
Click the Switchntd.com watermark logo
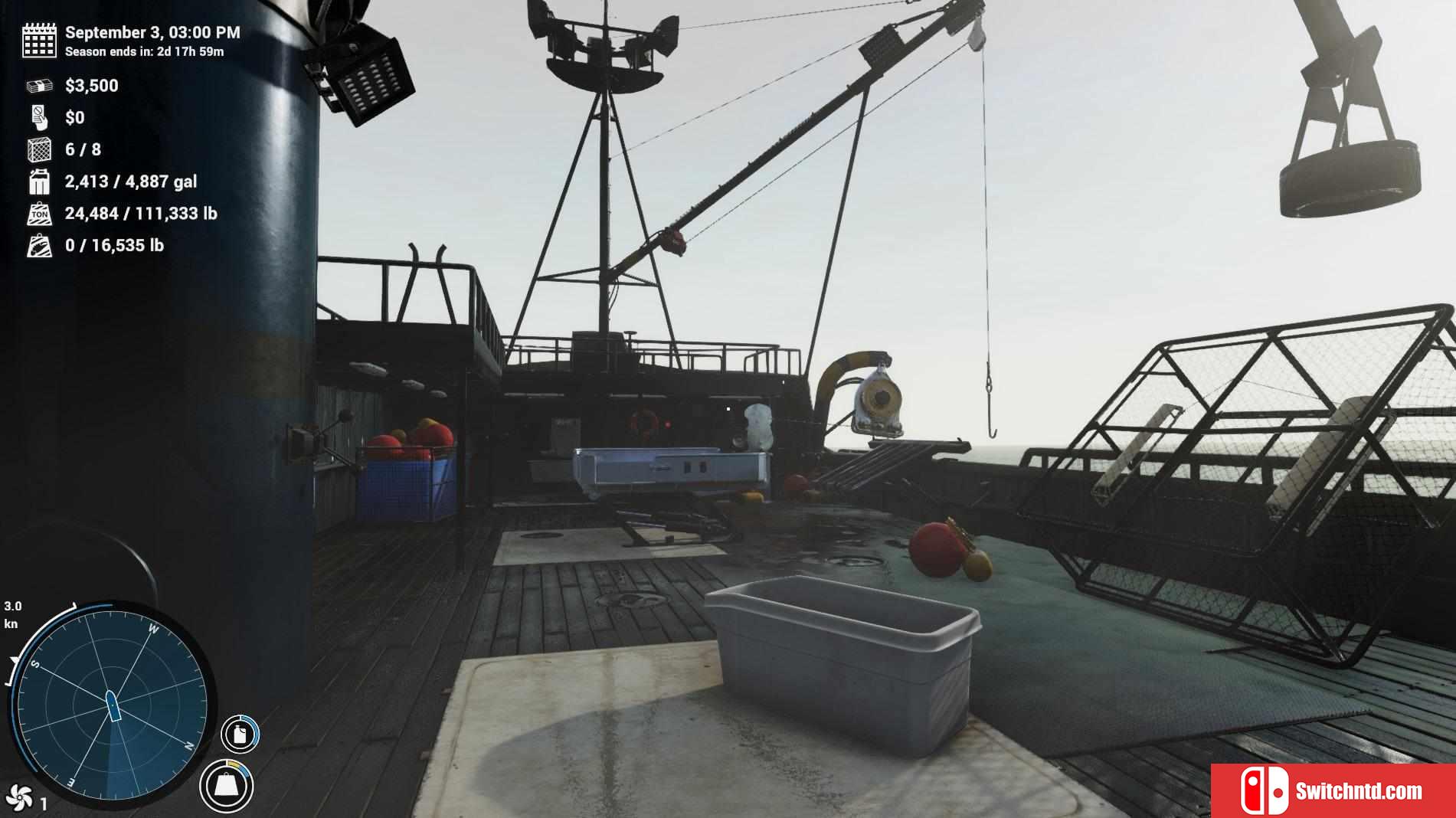point(1333,790)
